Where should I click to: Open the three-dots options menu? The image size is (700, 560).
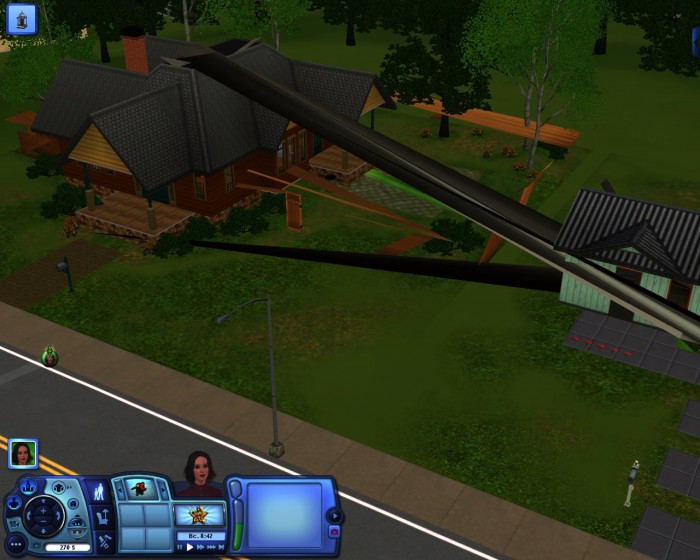(14, 545)
